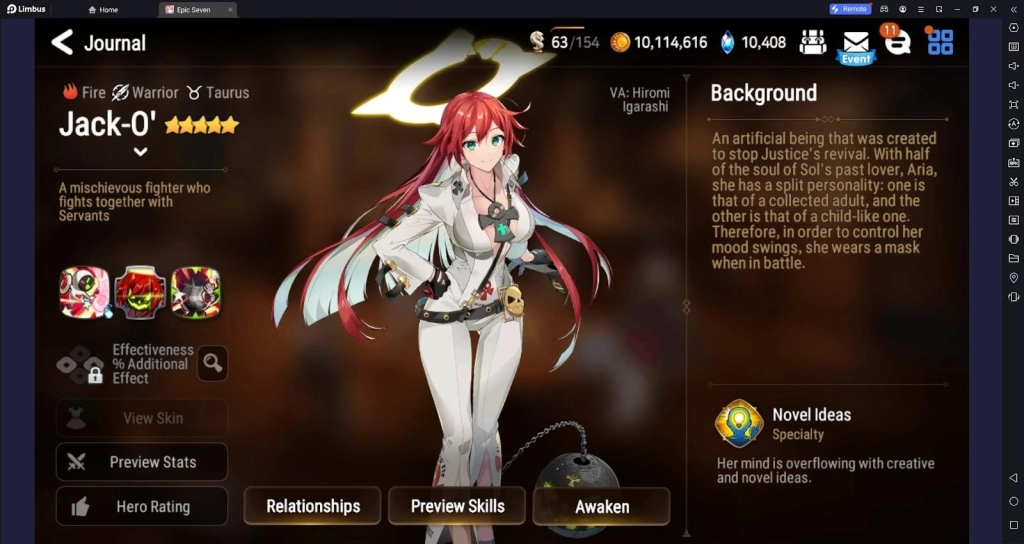
Task: Open the Novel Ideas specialty icon
Action: coord(739,423)
